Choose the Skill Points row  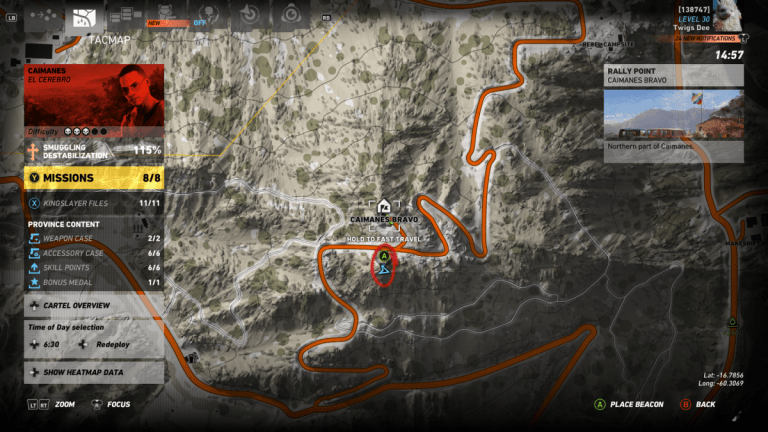pos(94,268)
